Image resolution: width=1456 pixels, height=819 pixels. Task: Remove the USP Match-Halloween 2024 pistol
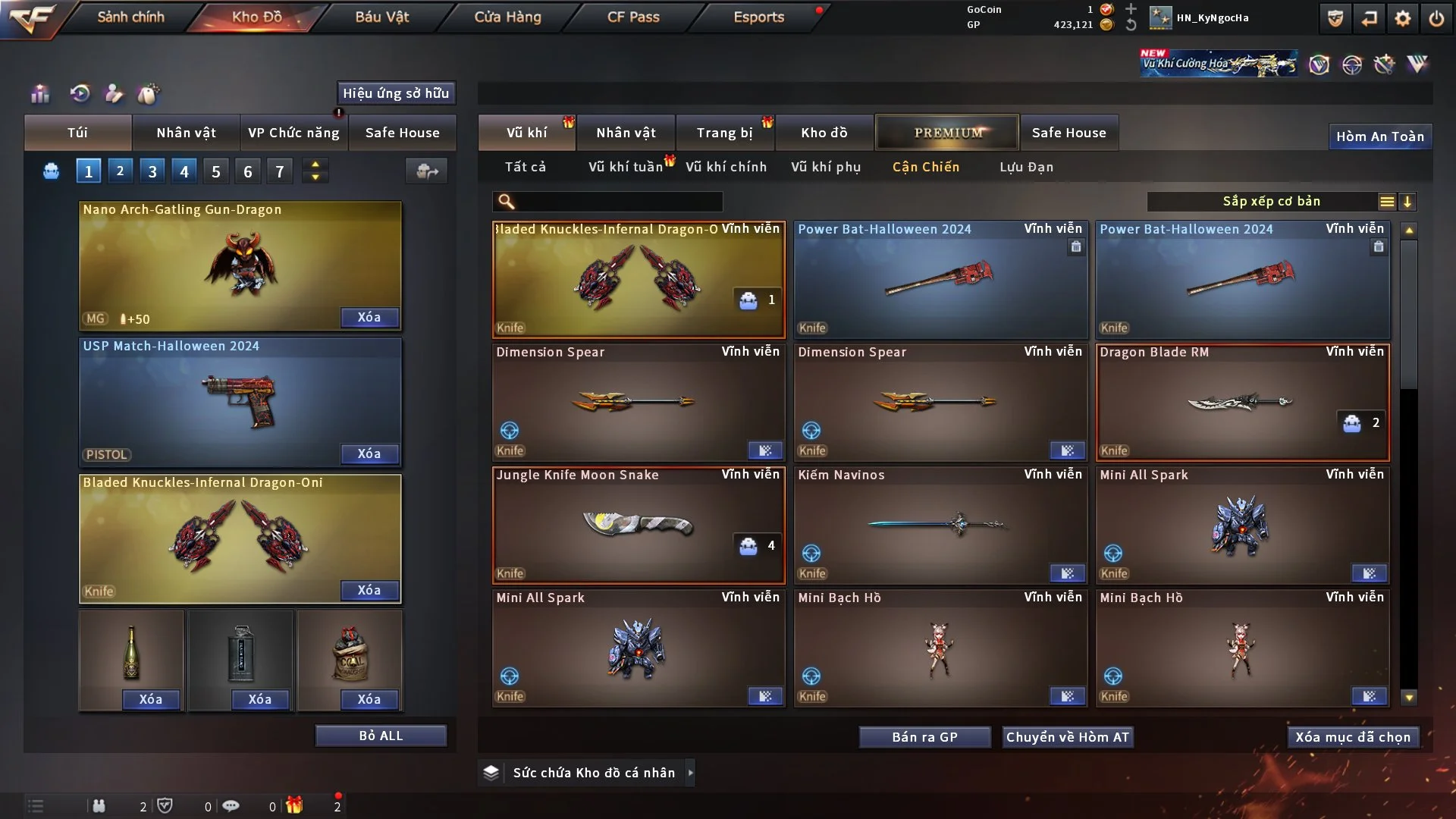369,453
